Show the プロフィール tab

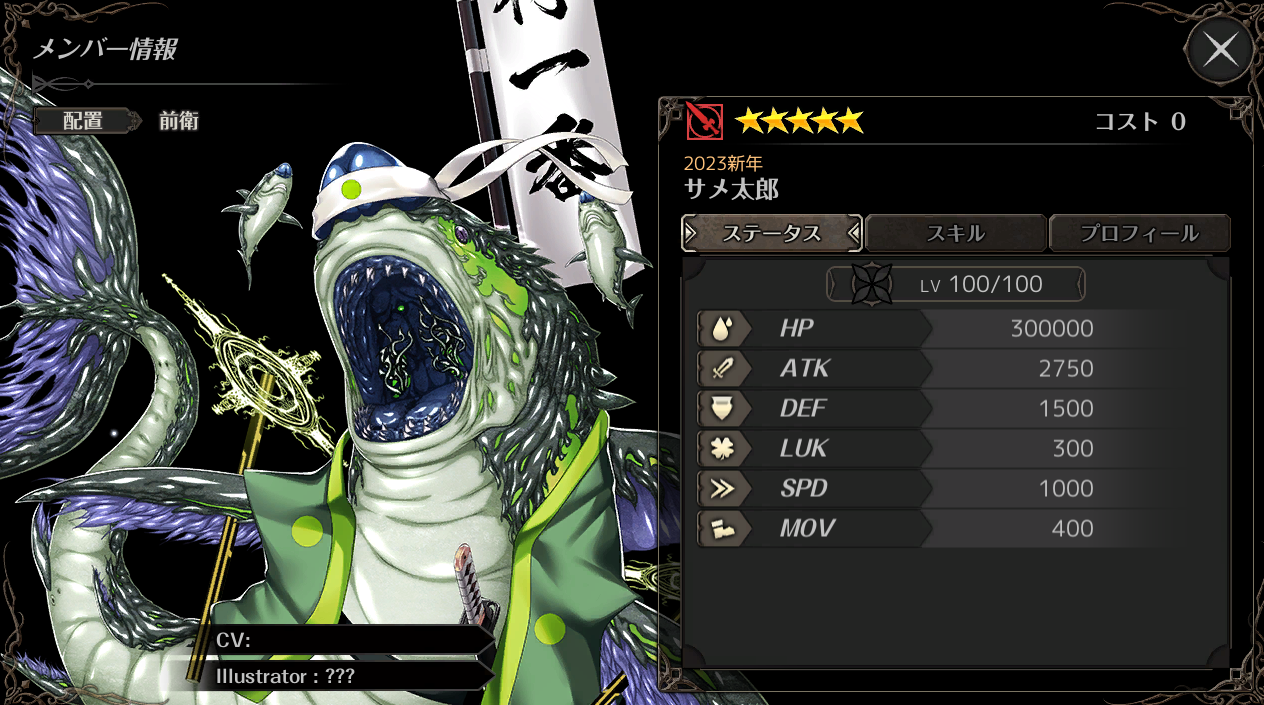click(1139, 234)
